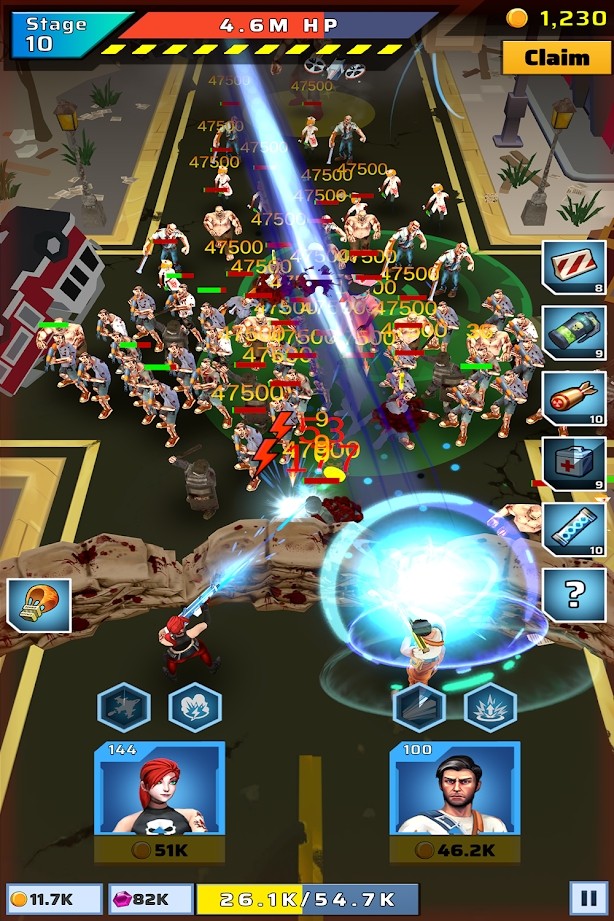Upgrade the red-haired heroine for 51K

click(x=159, y=850)
